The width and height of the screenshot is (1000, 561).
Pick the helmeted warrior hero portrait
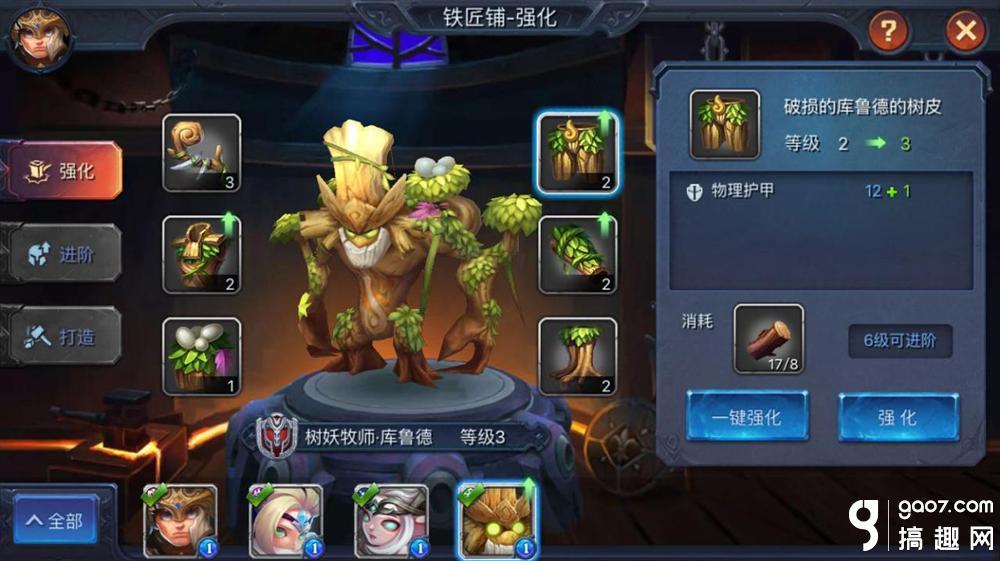(x=180, y=520)
